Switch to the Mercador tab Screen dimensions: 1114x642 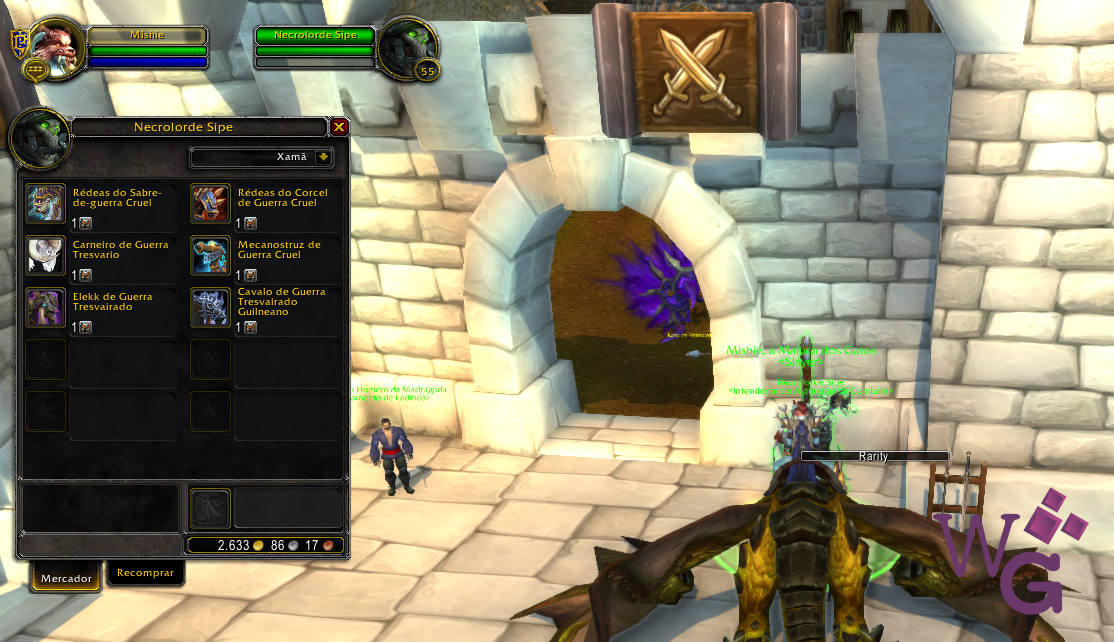66,578
